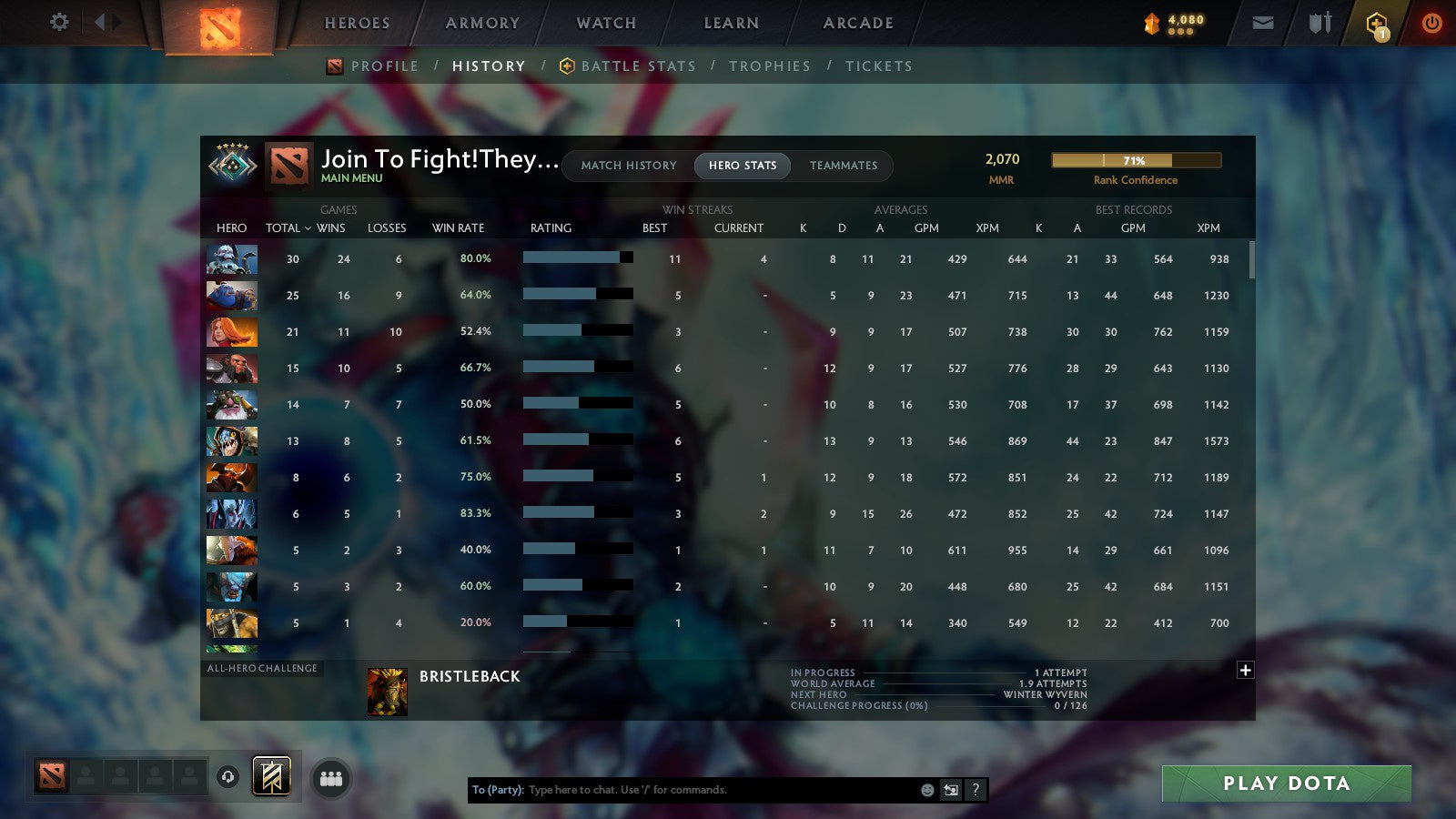Open the mail inbox icon
Screen dimensions: 1456x819
(x=1262, y=23)
